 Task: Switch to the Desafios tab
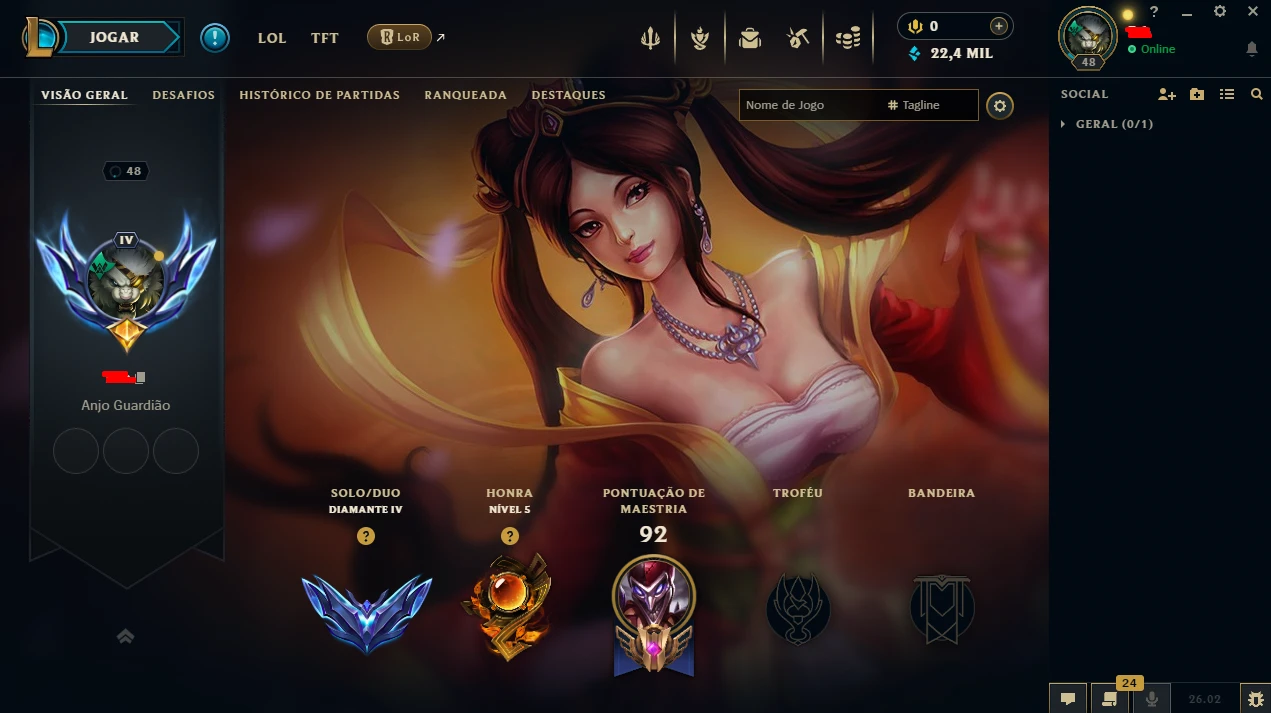(x=183, y=95)
